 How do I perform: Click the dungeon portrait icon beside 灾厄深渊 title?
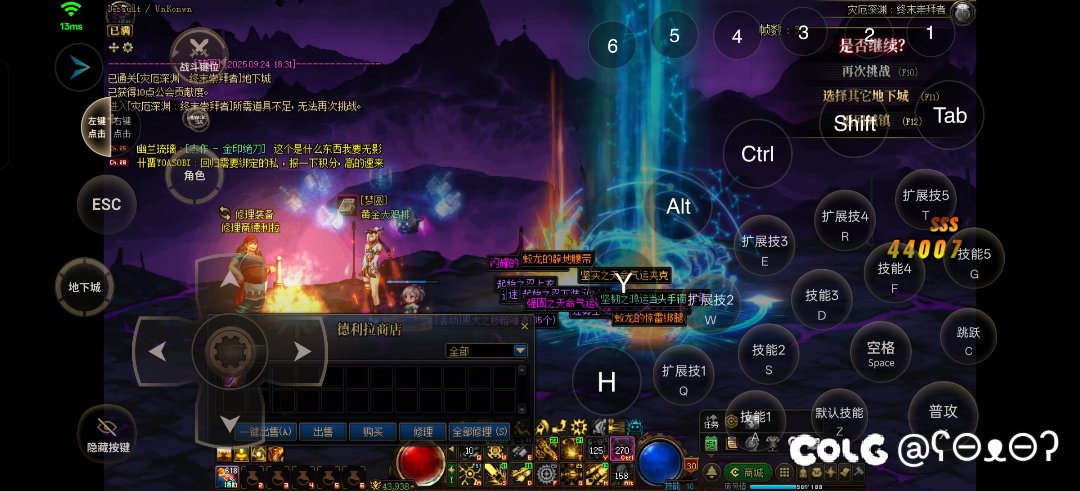point(962,12)
